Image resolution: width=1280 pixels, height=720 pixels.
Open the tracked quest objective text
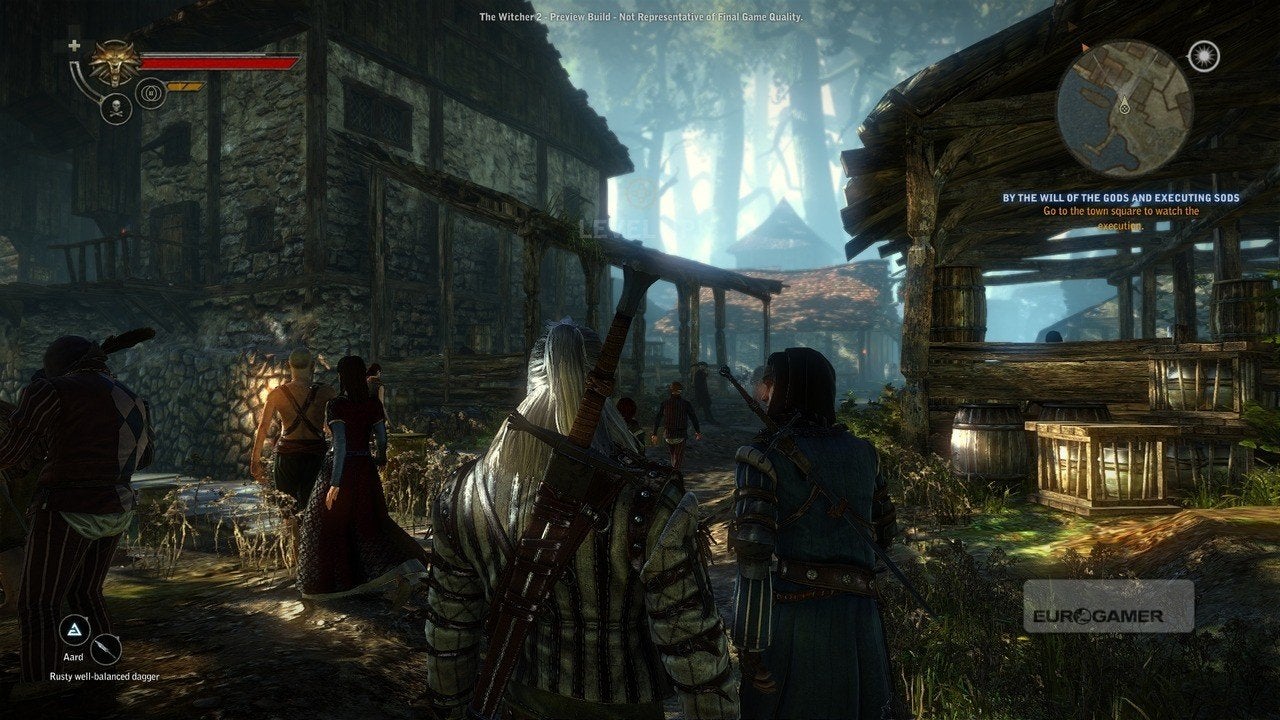click(x=1120, y=212)
